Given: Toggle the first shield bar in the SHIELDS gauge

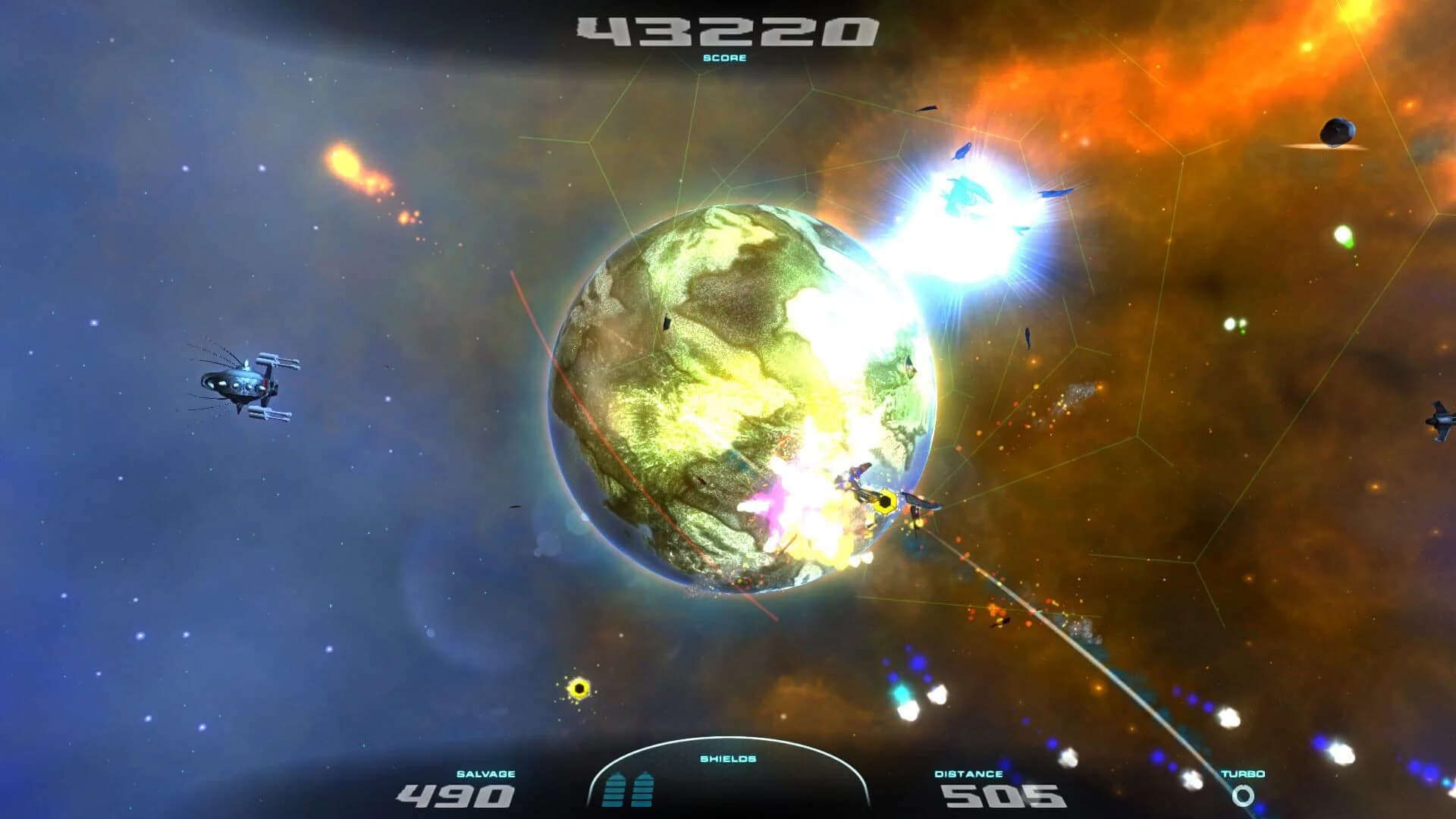Looking at the screenshot, I should pos(616,792).
